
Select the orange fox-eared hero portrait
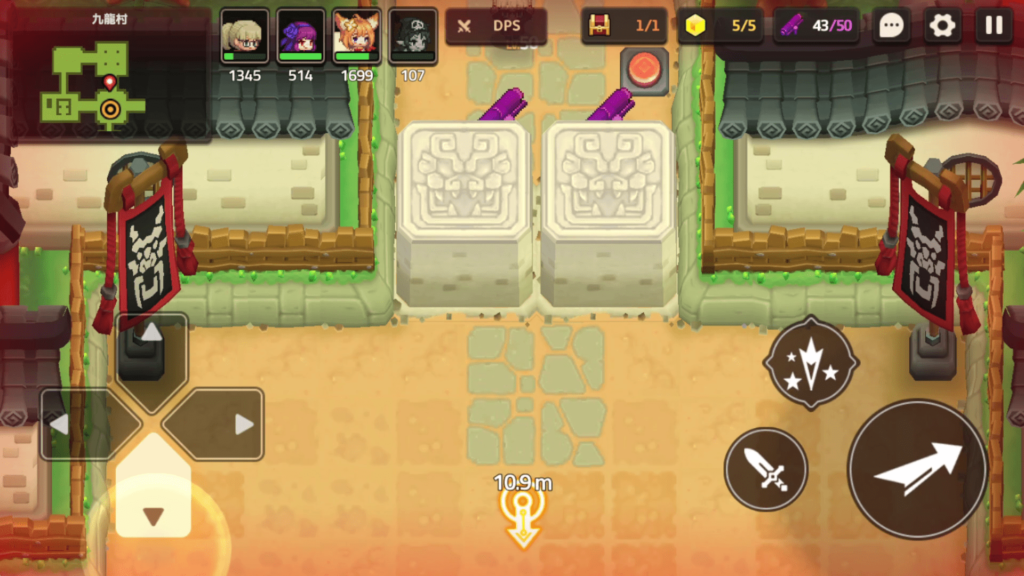click(356, 37)
